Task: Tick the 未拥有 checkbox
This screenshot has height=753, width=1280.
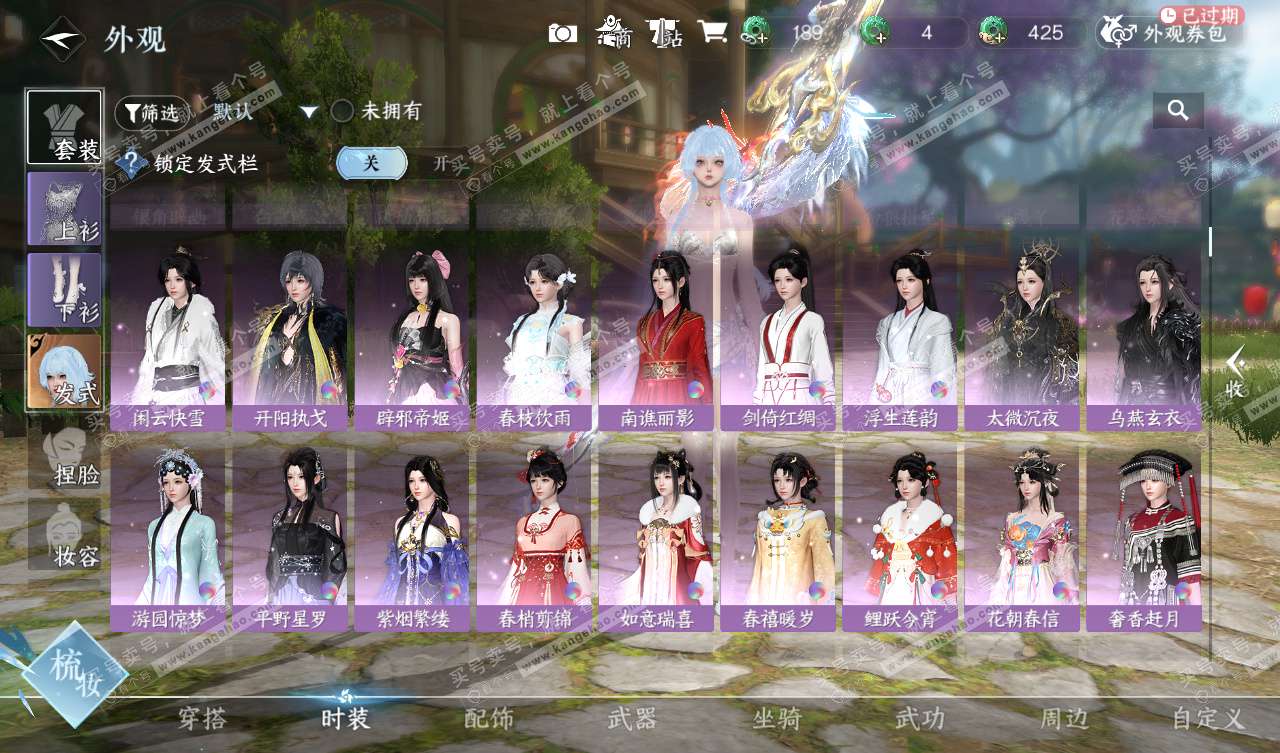Action: coord(343,111)
